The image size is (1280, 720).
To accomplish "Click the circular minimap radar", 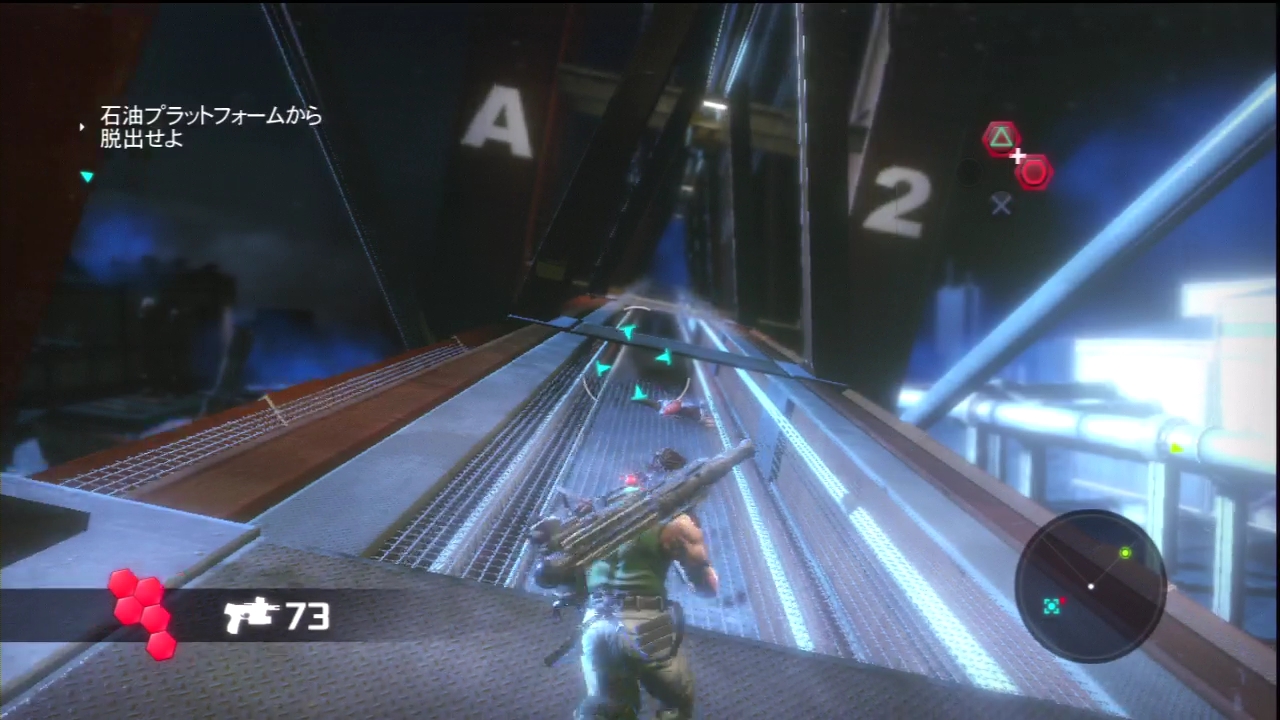I will [1090, 586].
